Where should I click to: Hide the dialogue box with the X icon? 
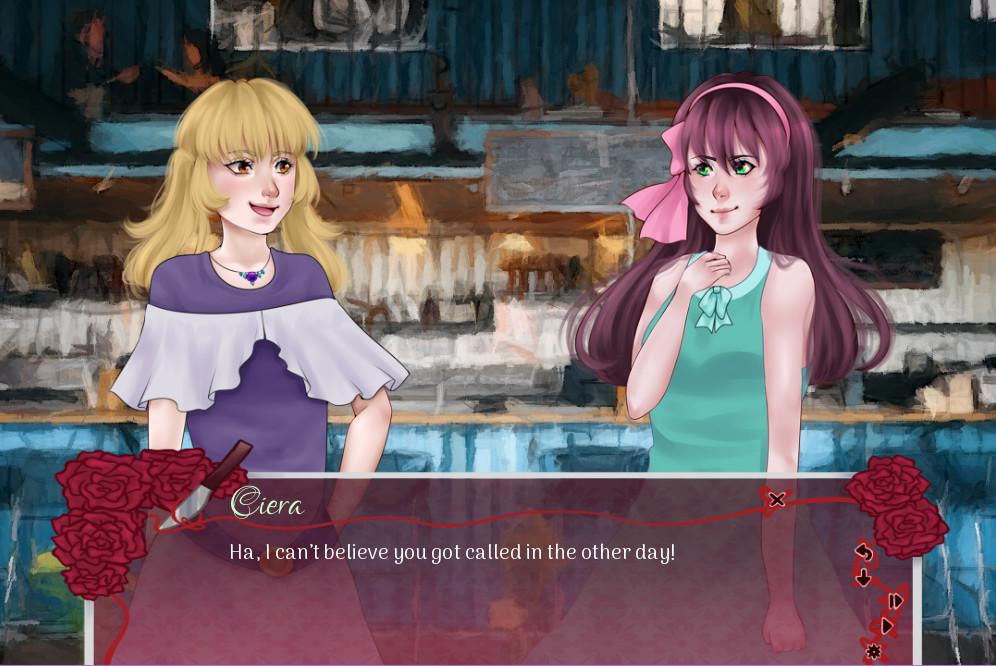[776, 498]
